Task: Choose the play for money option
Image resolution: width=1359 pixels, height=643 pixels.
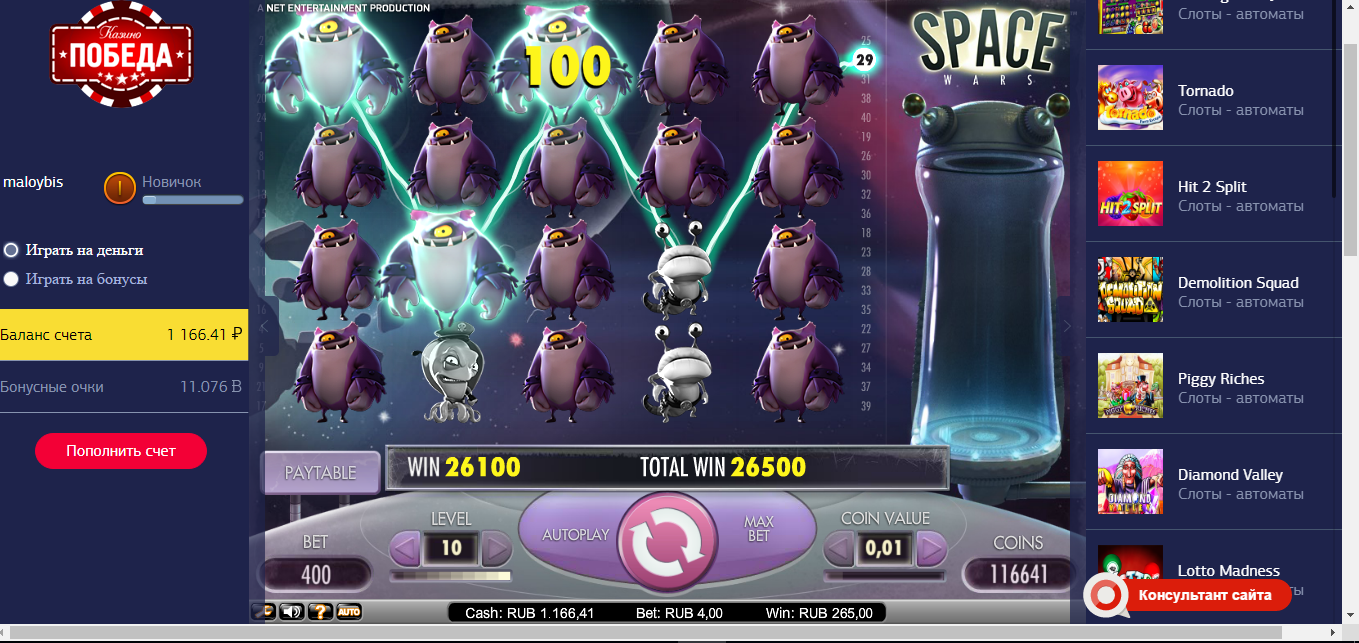Action: point(11,250)
